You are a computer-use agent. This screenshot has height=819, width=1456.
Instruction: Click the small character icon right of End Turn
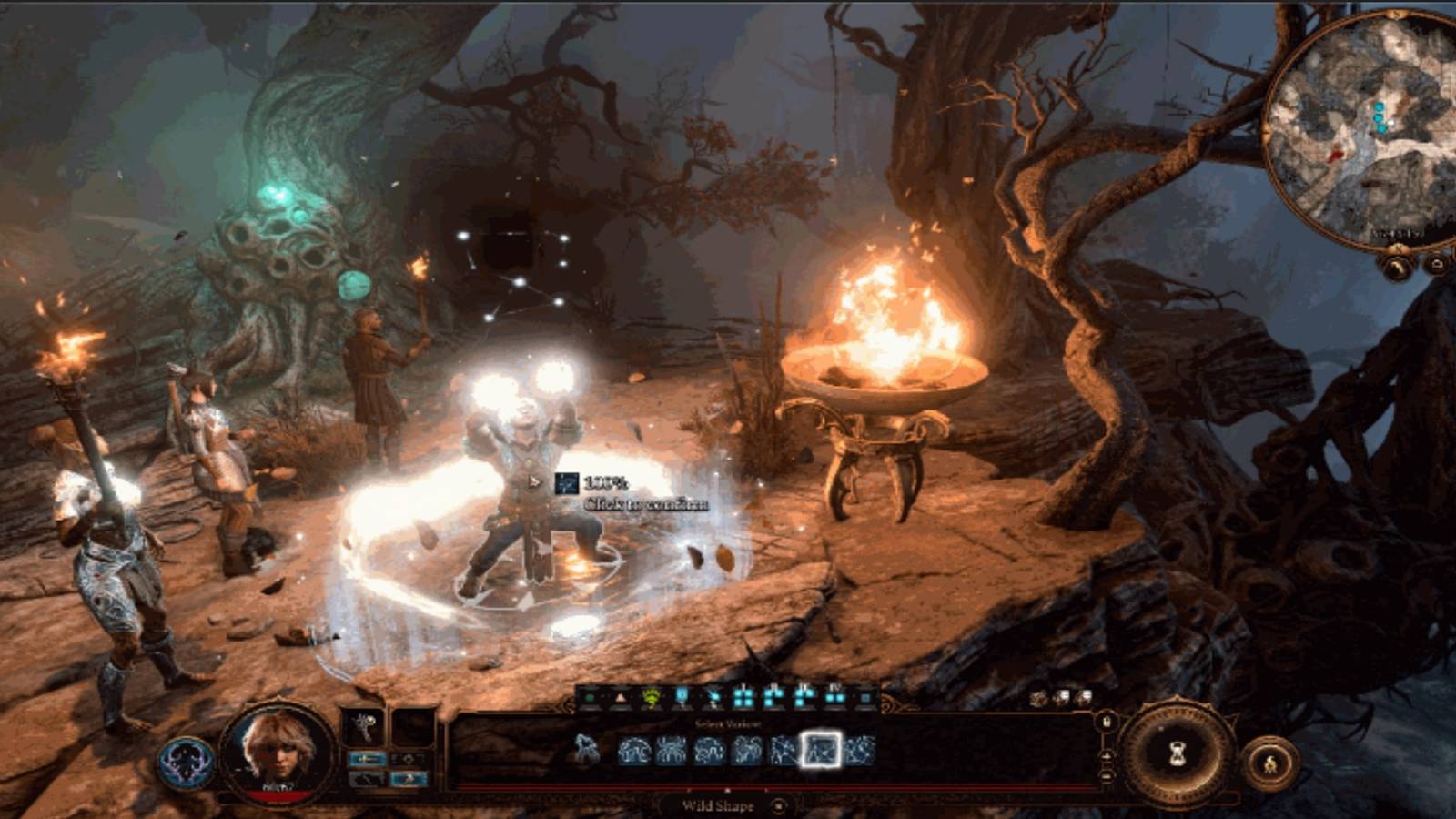(x=1270, y=763)
